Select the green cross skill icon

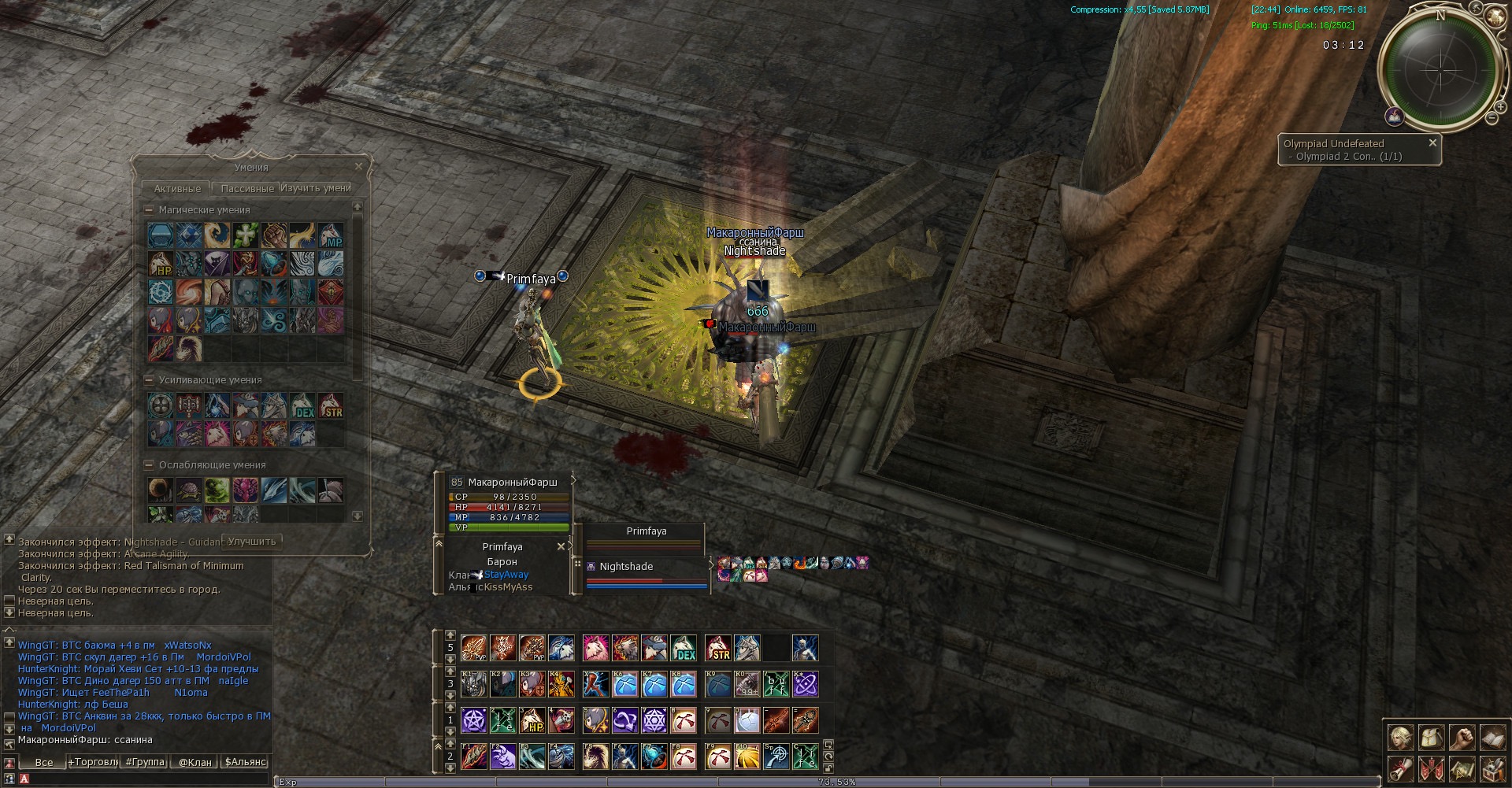(246, 235)
